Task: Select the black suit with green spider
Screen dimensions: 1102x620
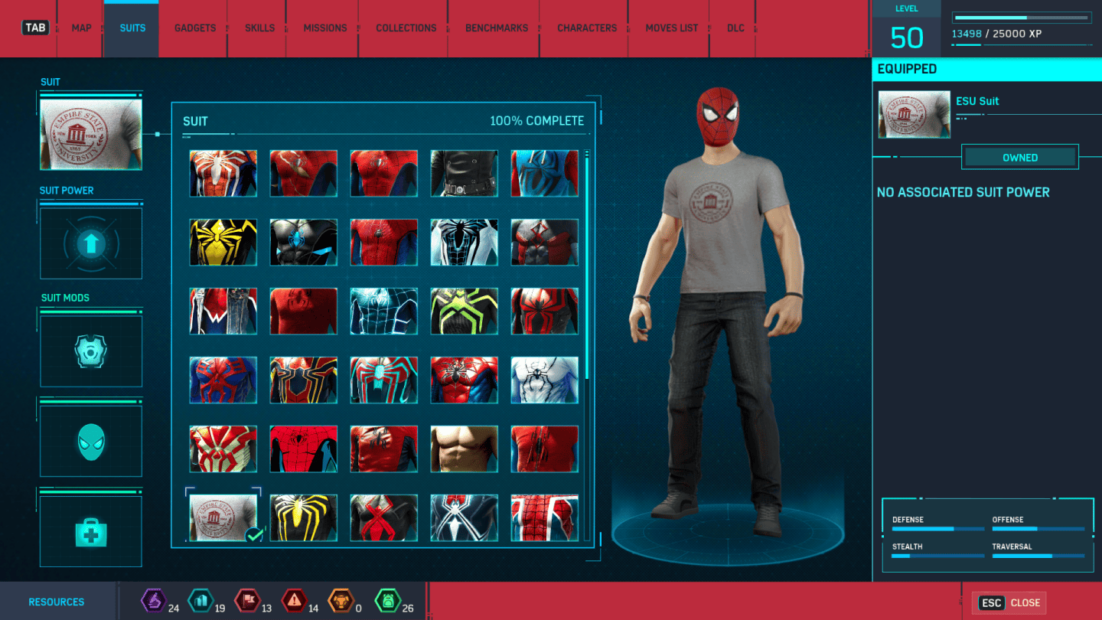Action: (464, 311)
